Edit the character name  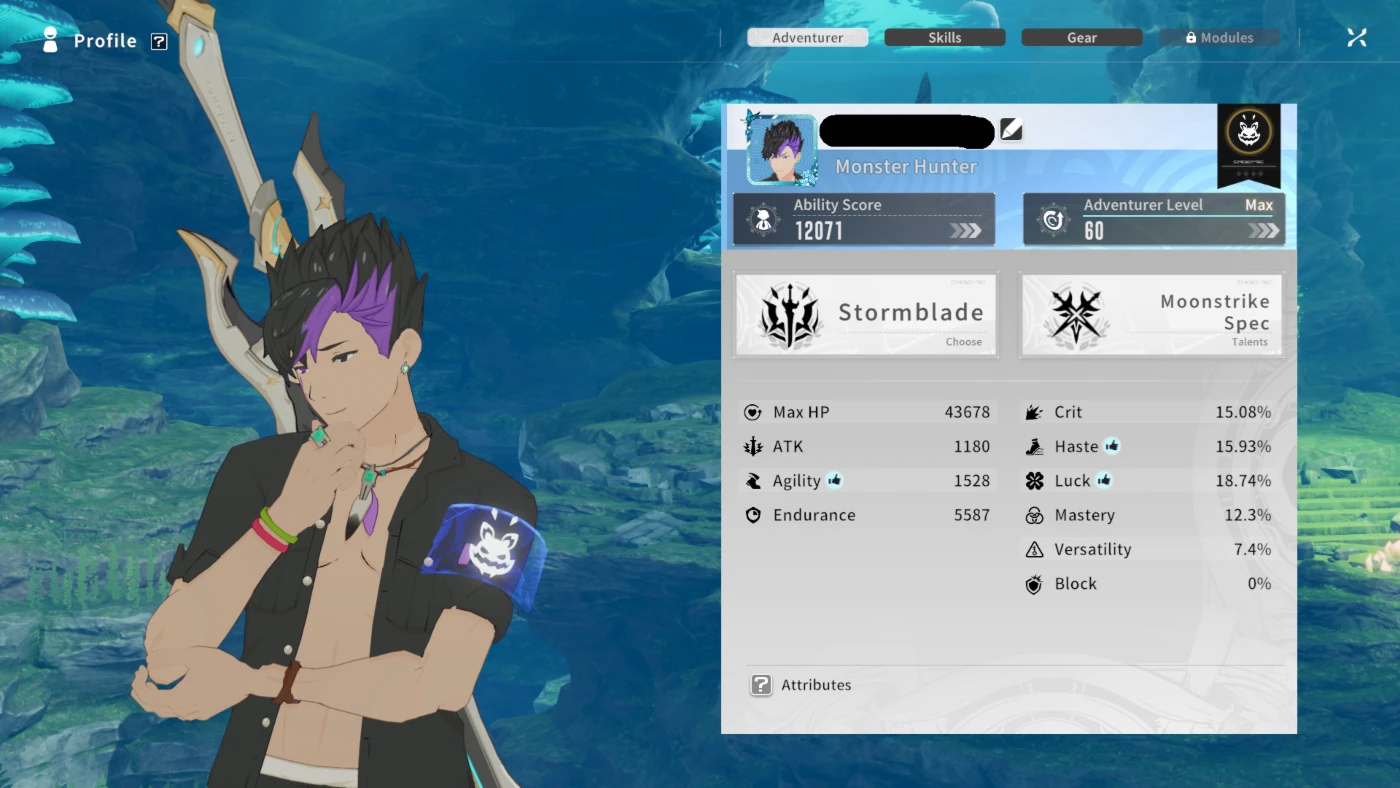(x=1011, y=130)
